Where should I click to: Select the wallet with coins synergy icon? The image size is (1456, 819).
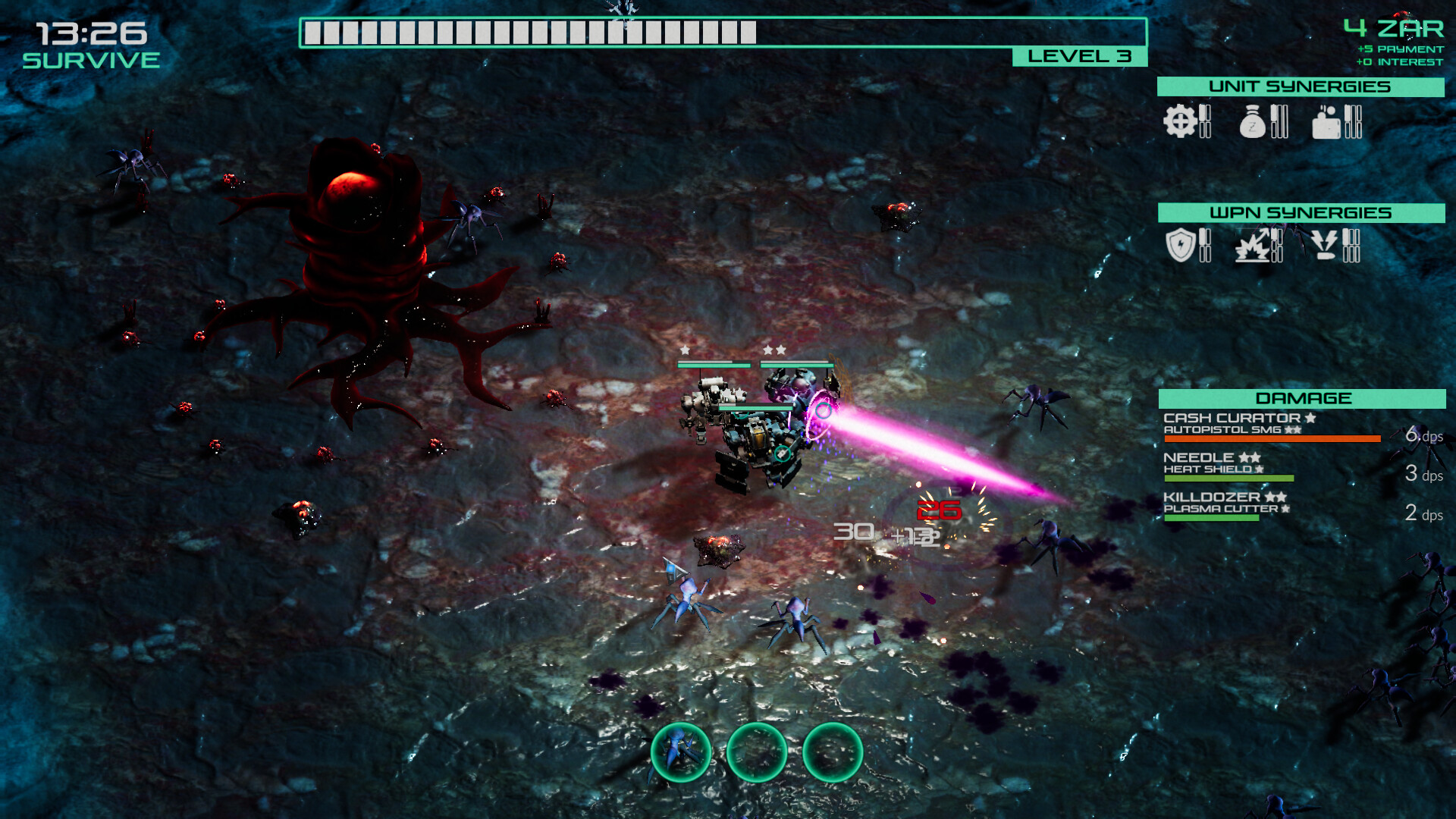coord(1326,122)
